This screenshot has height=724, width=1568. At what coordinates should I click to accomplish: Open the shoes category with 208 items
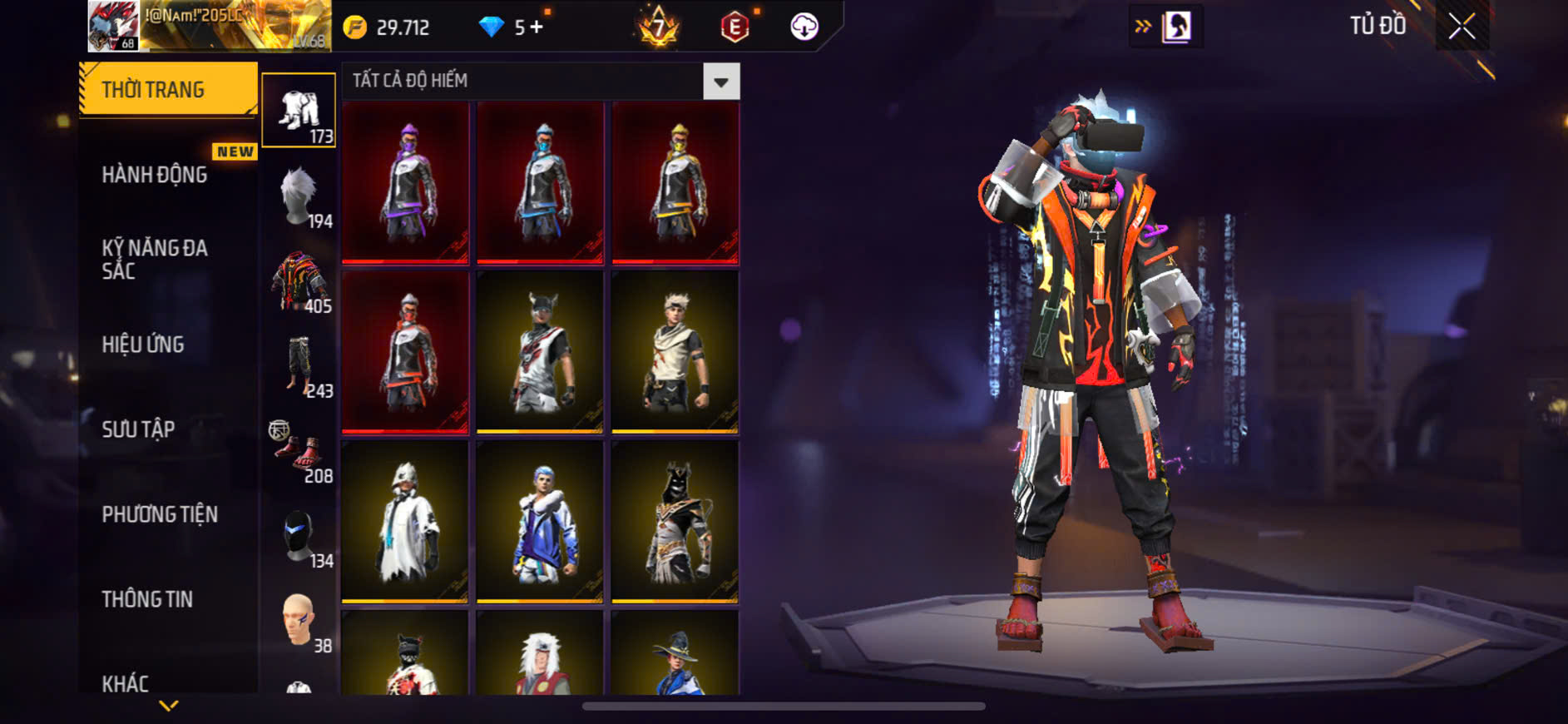click(299, 452)
